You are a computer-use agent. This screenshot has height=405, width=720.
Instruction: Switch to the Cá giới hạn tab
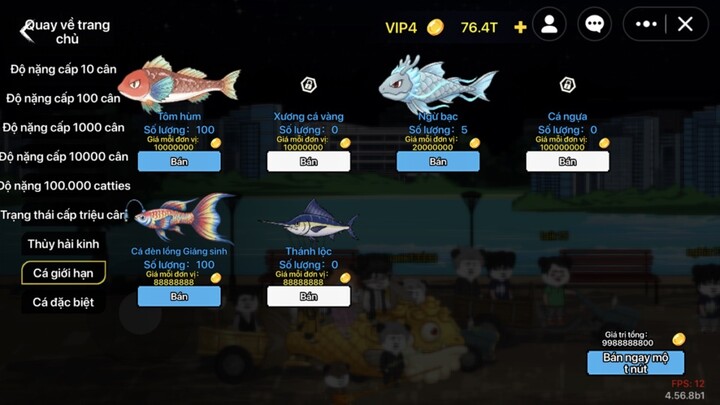click(63, 273)
